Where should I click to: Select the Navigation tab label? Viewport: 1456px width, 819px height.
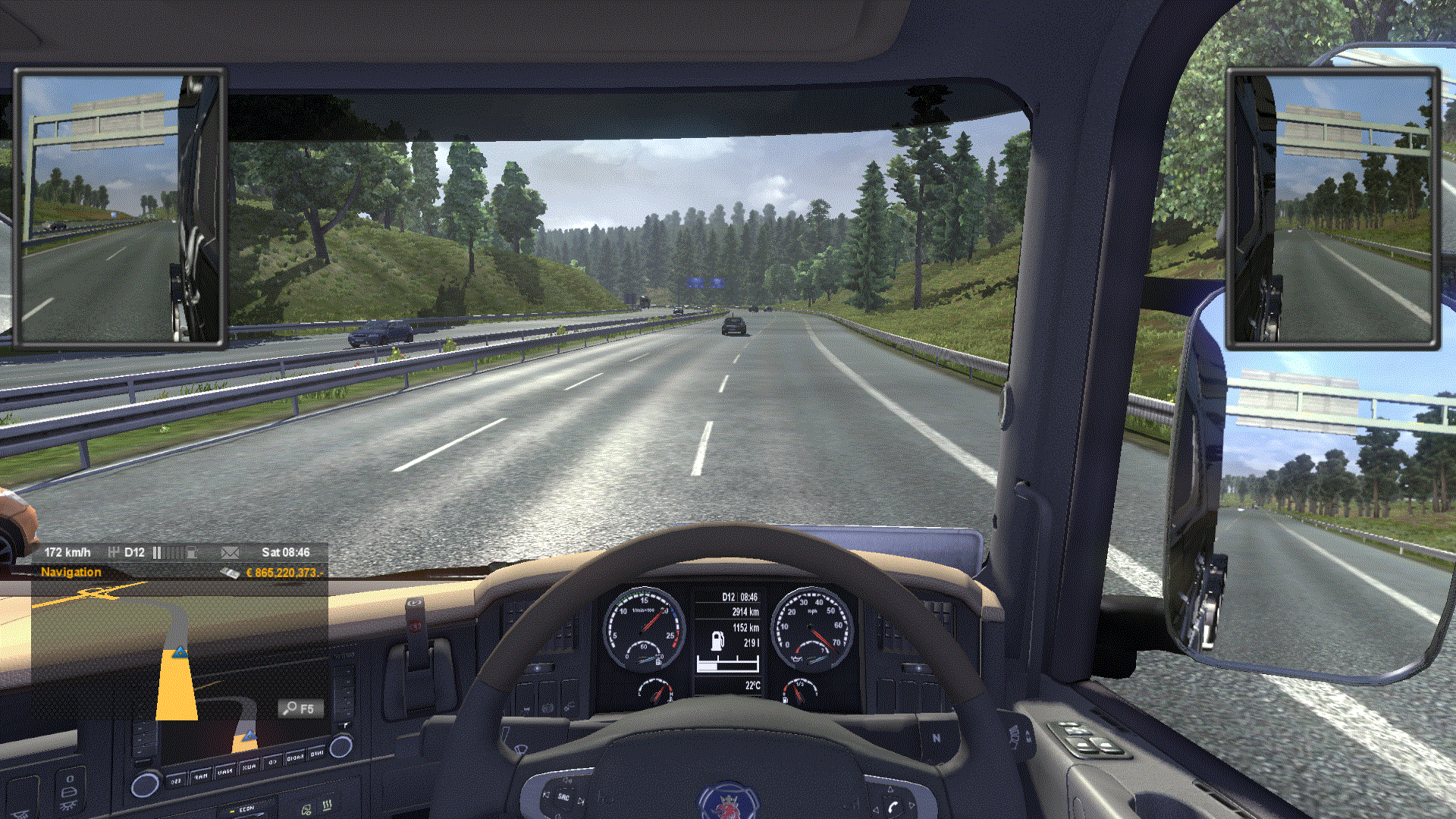coord(71,573)
